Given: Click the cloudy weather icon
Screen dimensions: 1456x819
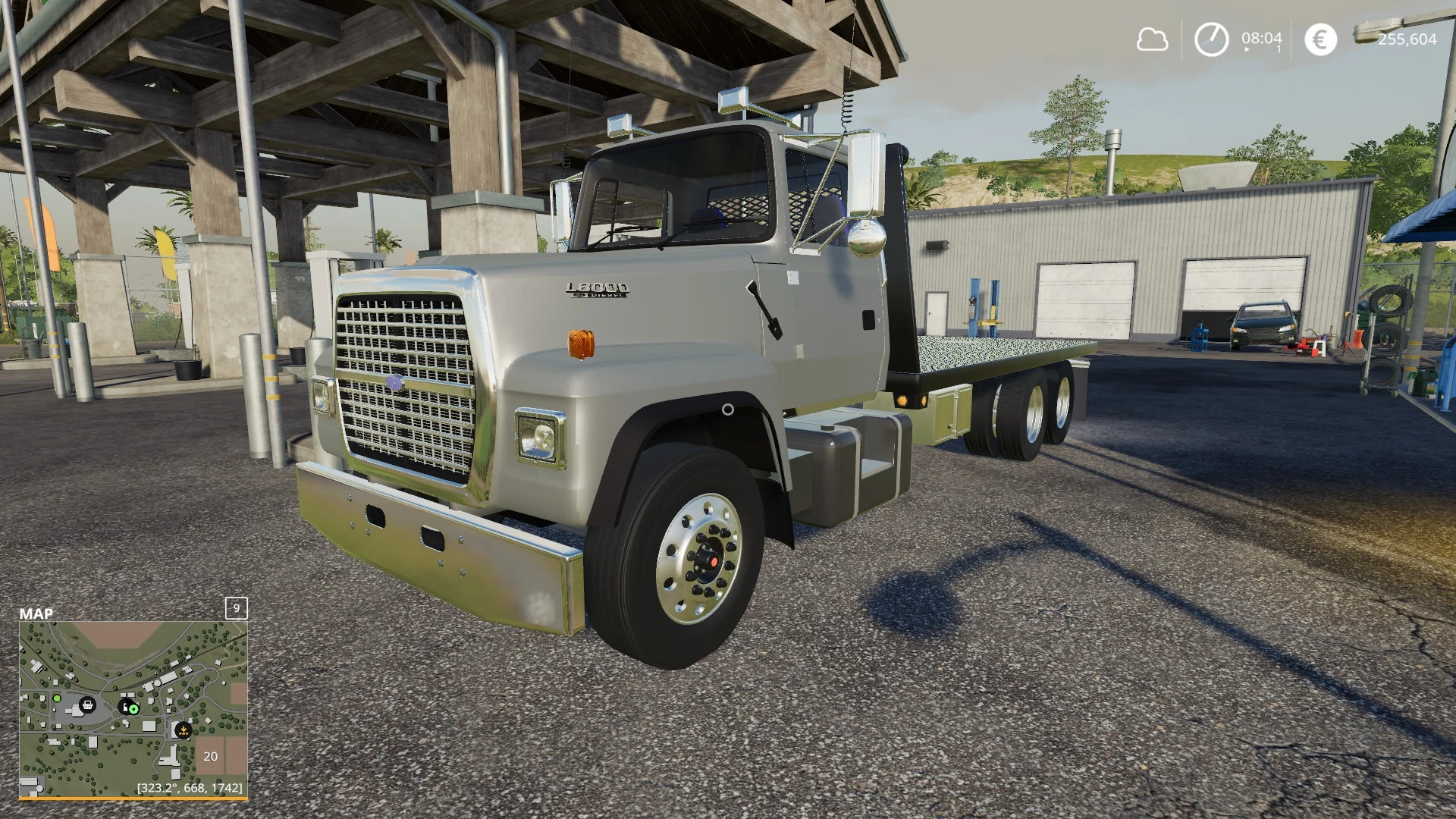Looking at the screenshot, I should click(1152, 39).
